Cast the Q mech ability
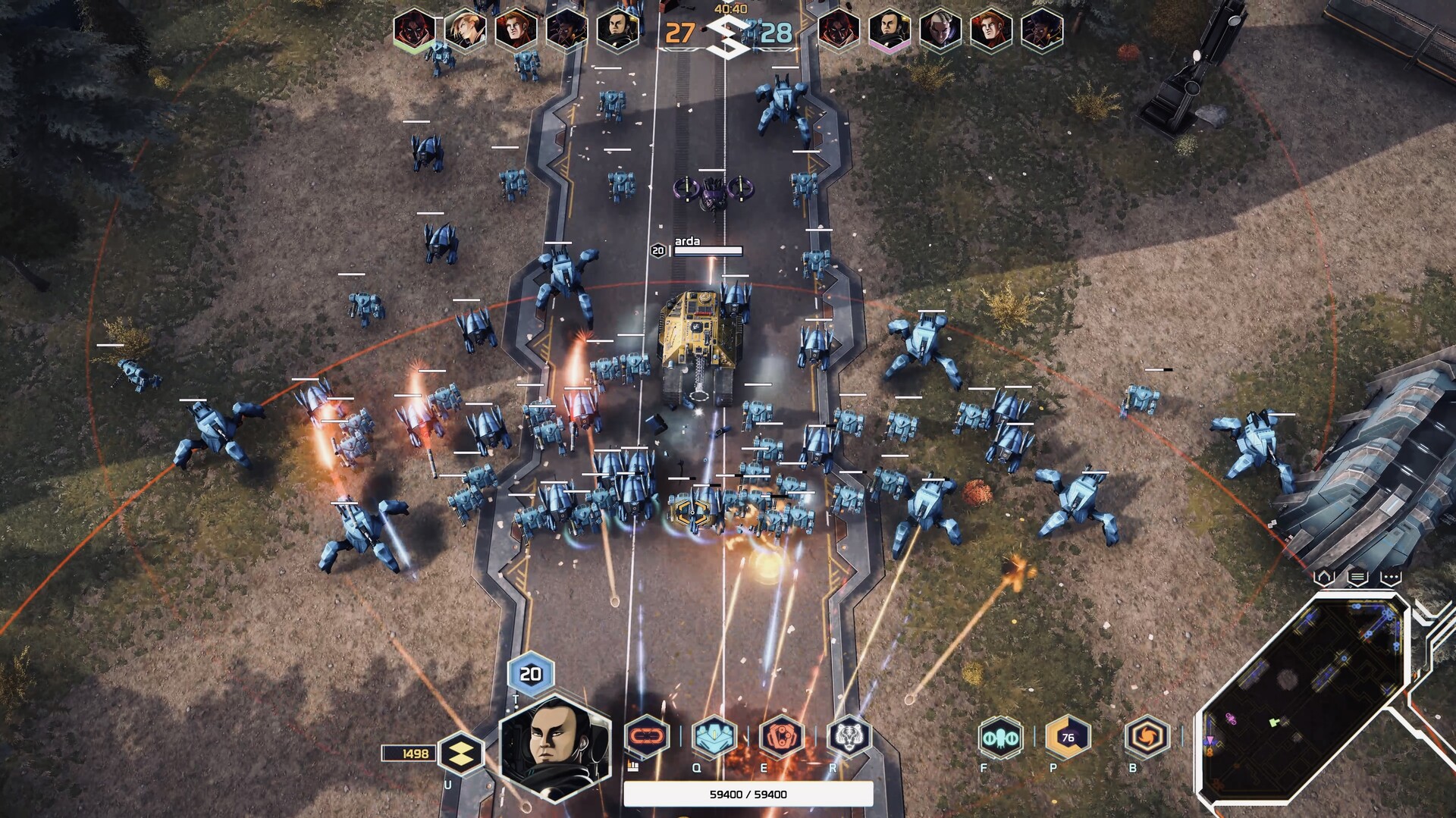The image size is (1456, 818). click(714, 736)
